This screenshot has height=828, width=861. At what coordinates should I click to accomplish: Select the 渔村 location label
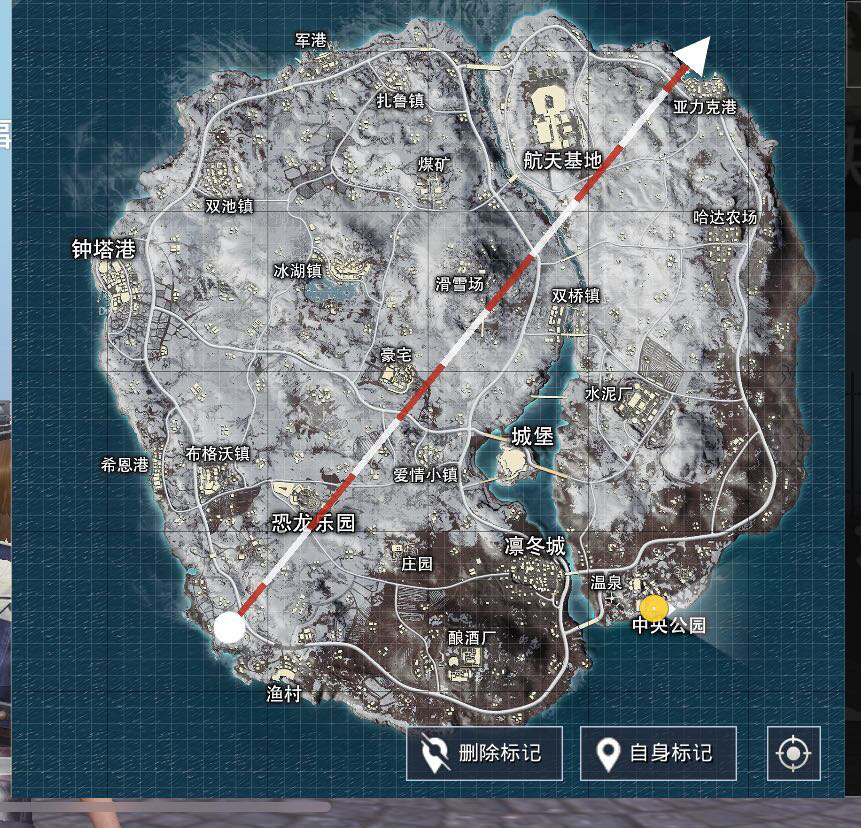pyautogui.click(x=284, y=694)
